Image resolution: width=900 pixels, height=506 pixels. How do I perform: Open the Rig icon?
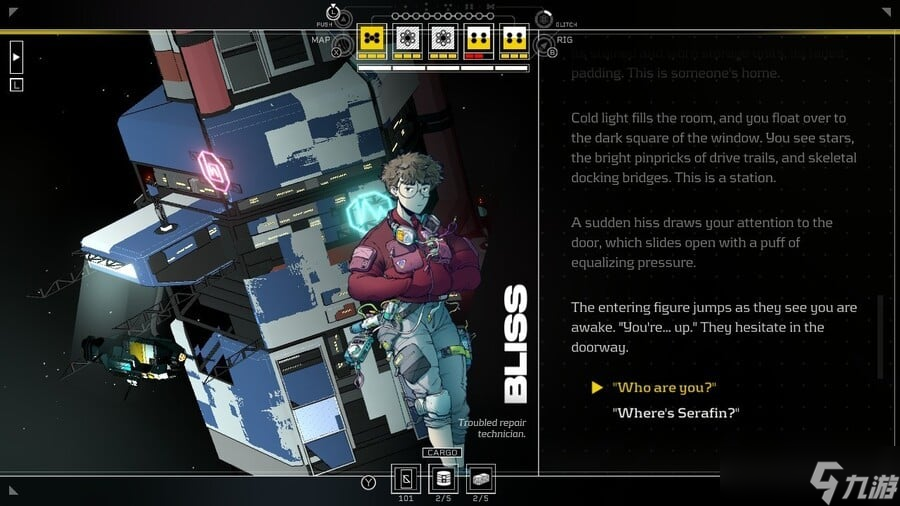click(544, 44)
